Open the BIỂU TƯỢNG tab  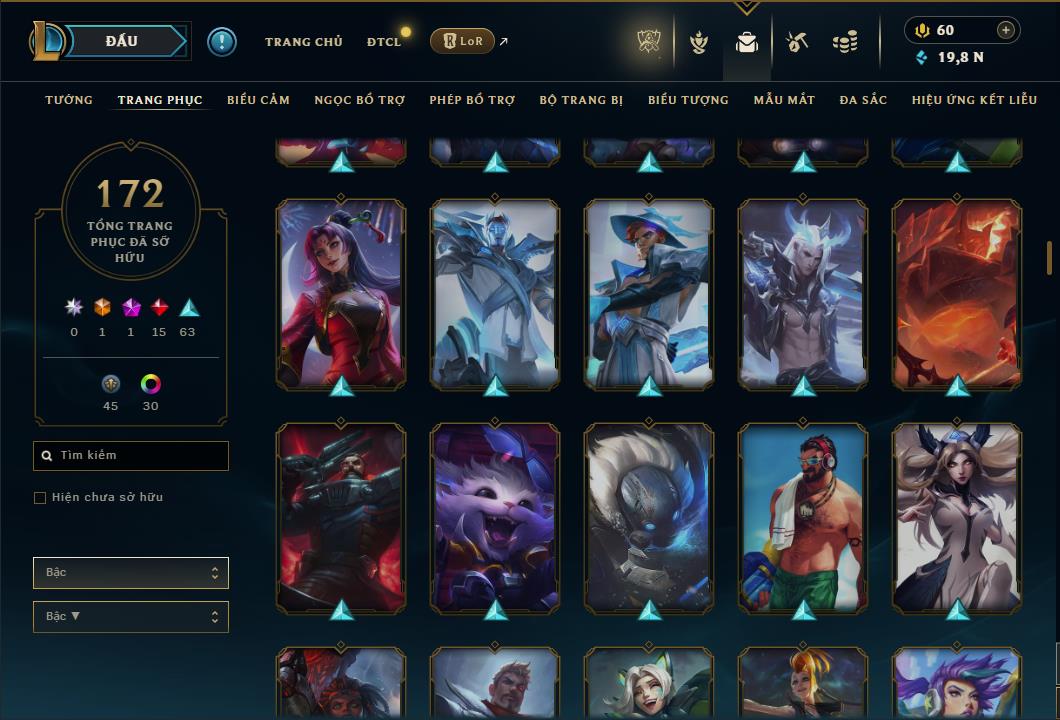tap(688, 100)
